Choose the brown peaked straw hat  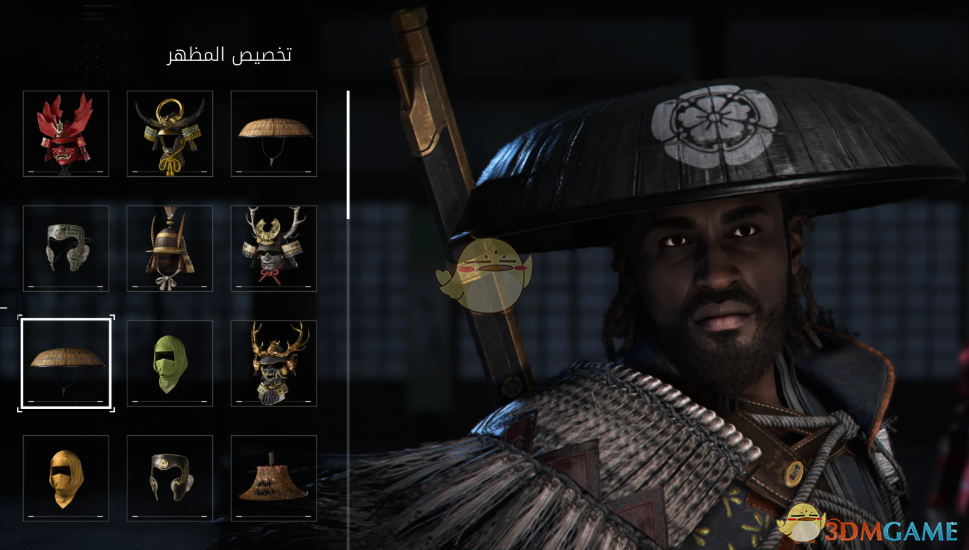coord(274,478)
